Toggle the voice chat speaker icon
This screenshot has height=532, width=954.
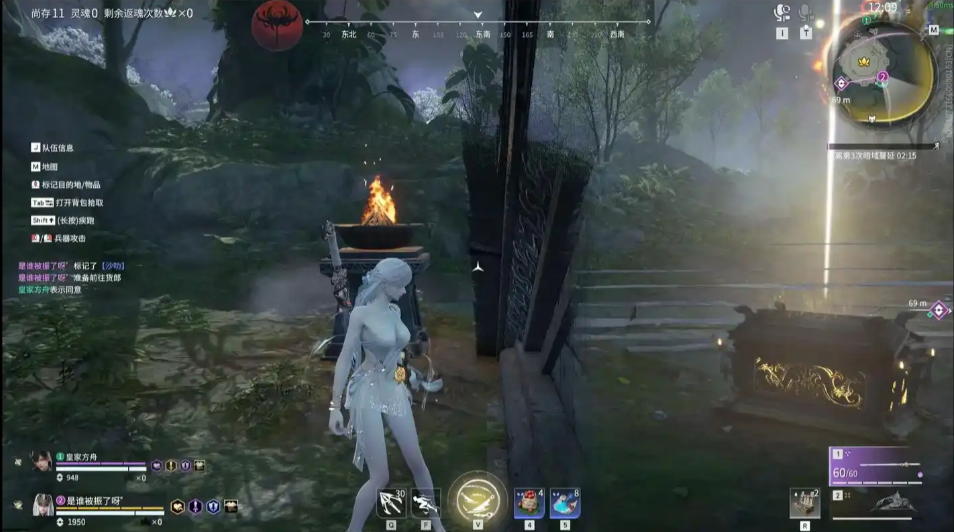[x=782, y=13]
